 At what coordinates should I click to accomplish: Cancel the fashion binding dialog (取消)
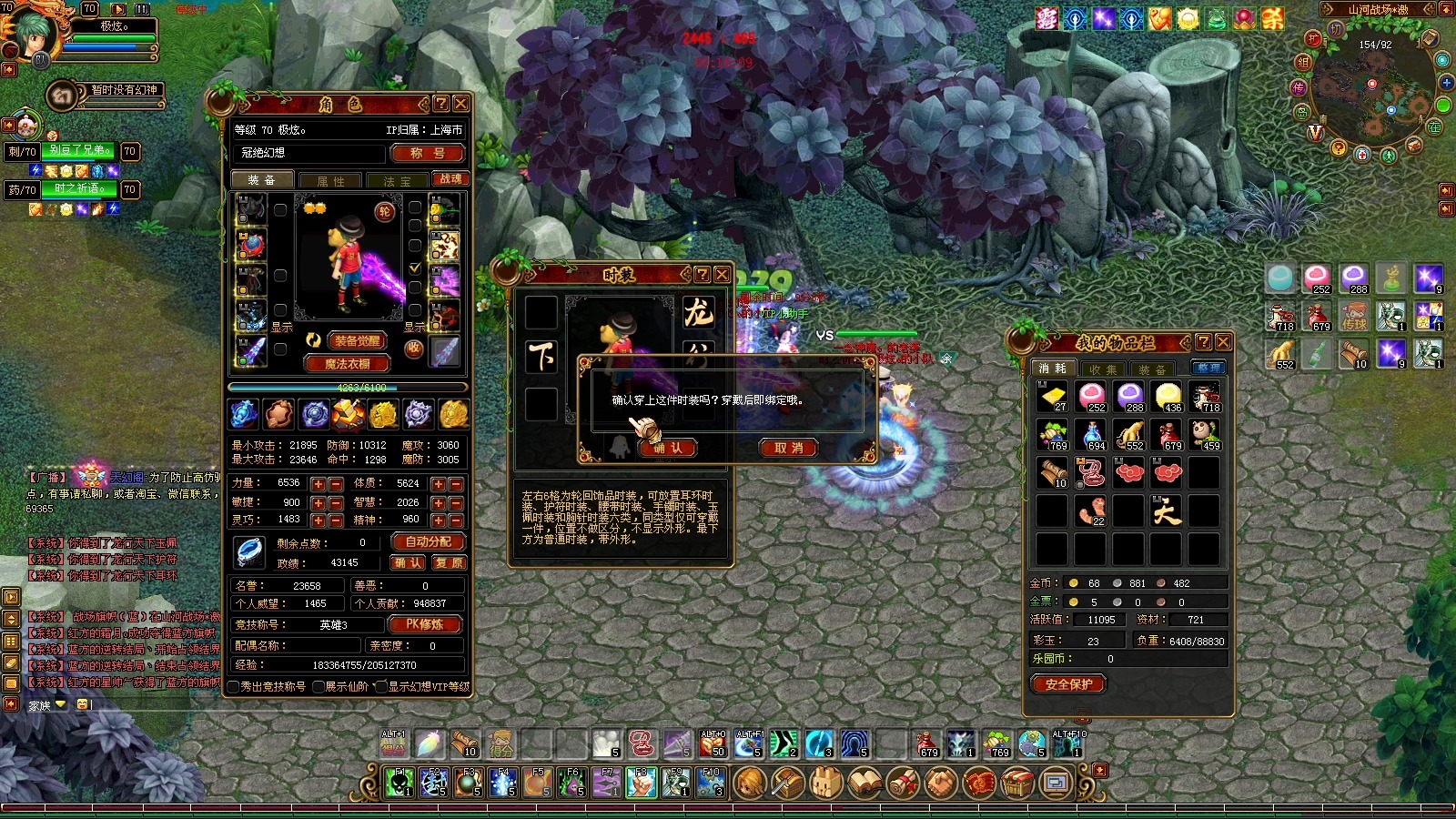pos(788,448)
